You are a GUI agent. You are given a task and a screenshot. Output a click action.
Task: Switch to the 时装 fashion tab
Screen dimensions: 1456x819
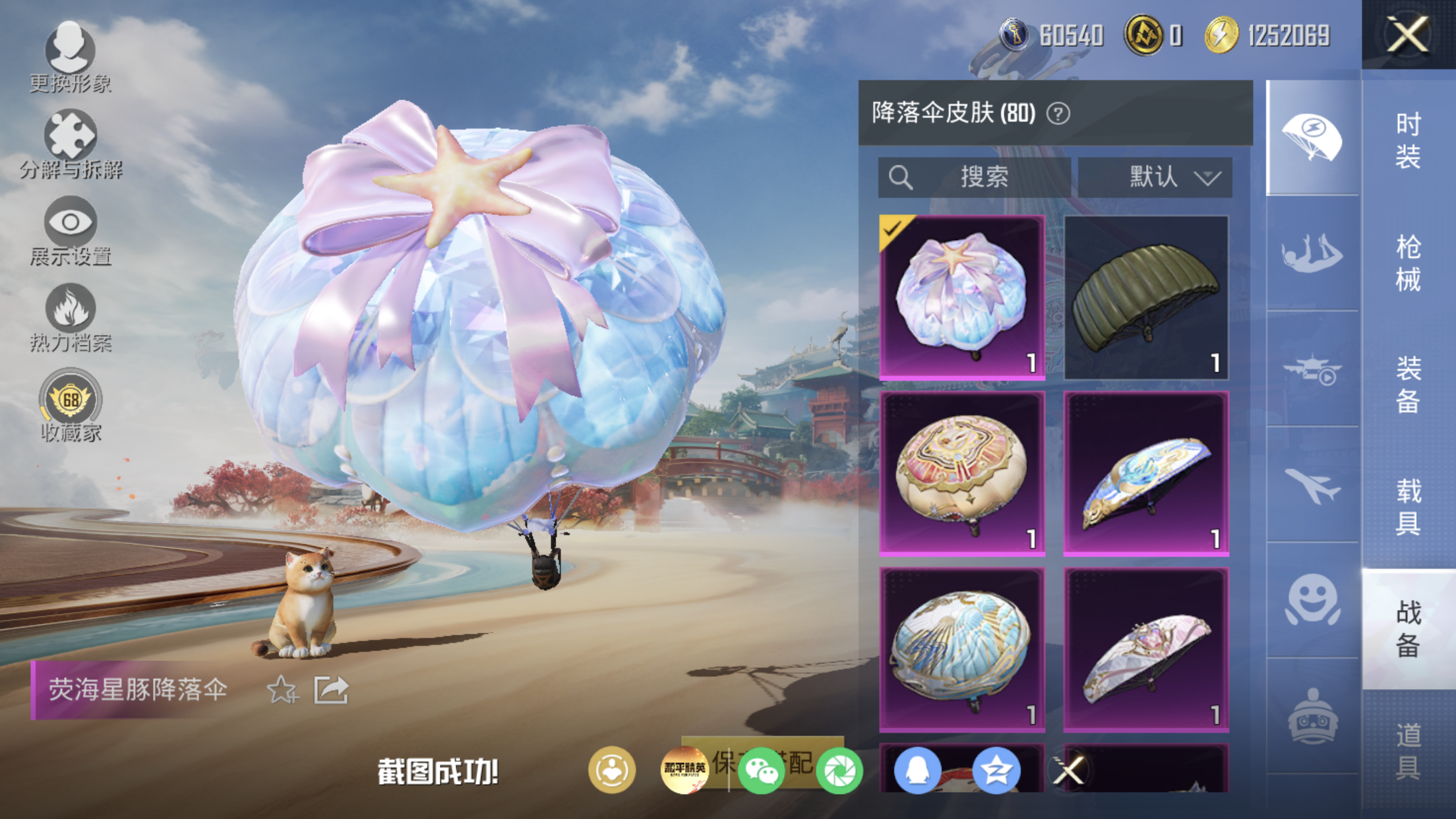[x=1408, y=140]
